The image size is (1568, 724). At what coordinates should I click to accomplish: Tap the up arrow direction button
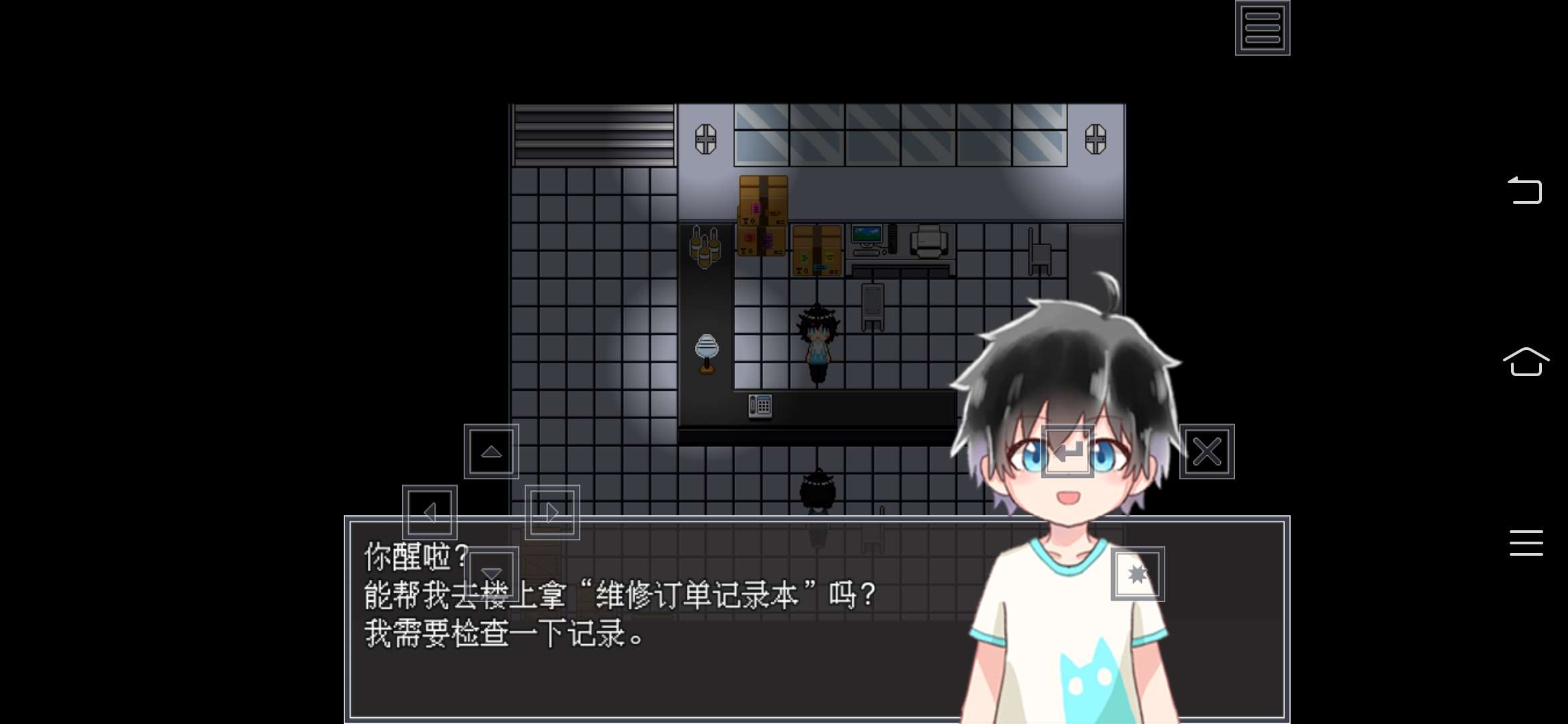click(x=491, y=451)
